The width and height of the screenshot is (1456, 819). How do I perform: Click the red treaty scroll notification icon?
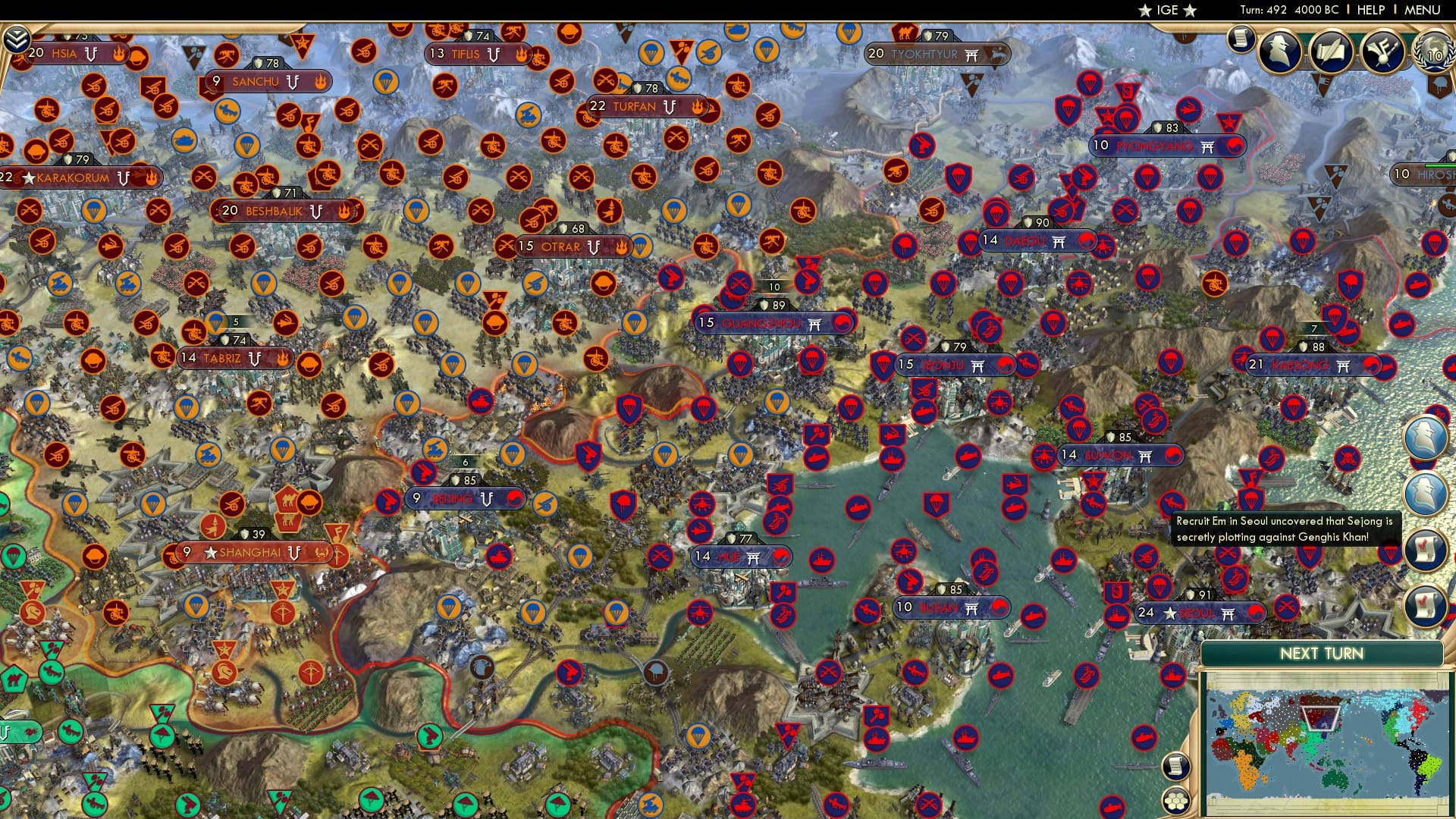click(1426, 548)
